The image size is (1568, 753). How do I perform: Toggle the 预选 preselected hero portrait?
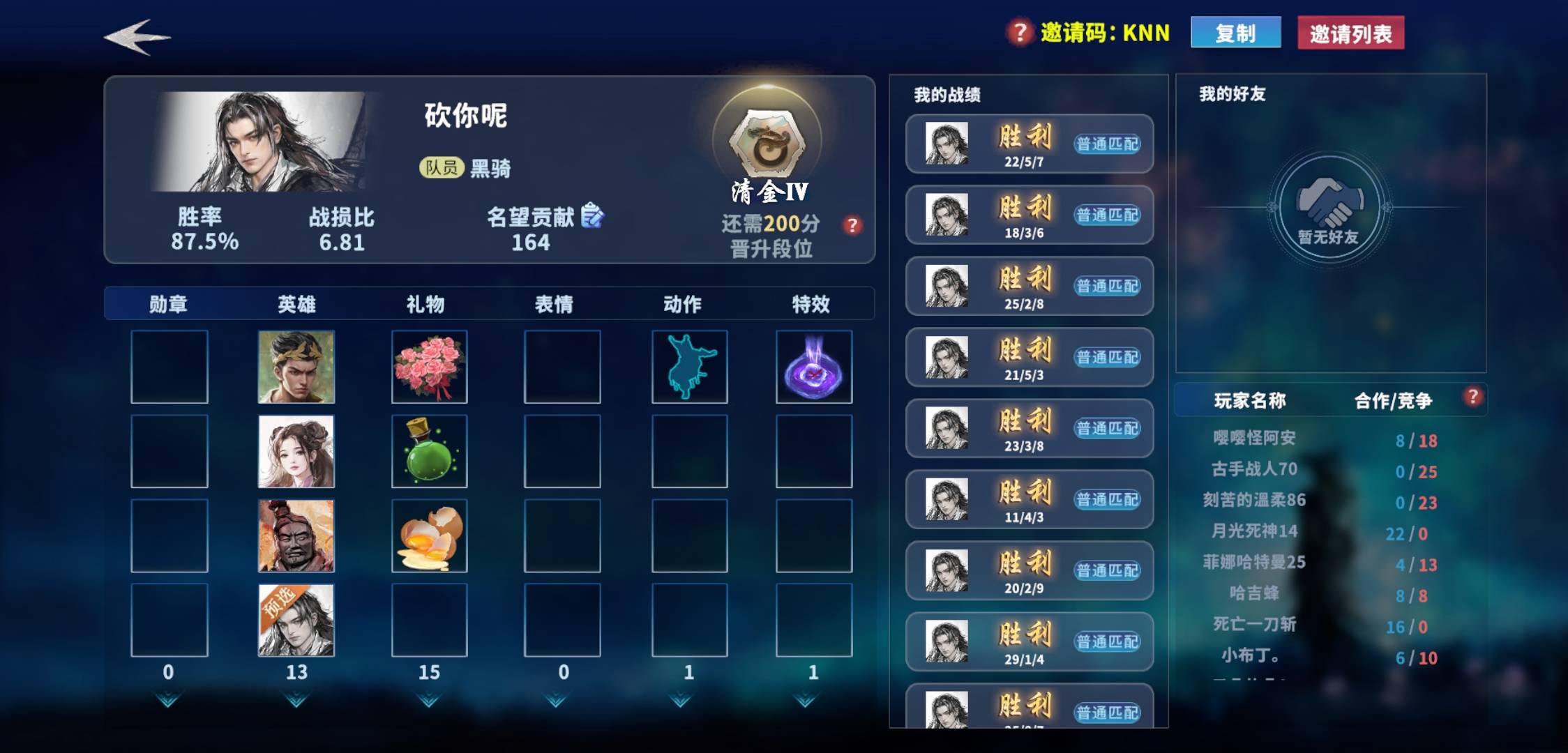pyautogui.click(x=298, y=621)
